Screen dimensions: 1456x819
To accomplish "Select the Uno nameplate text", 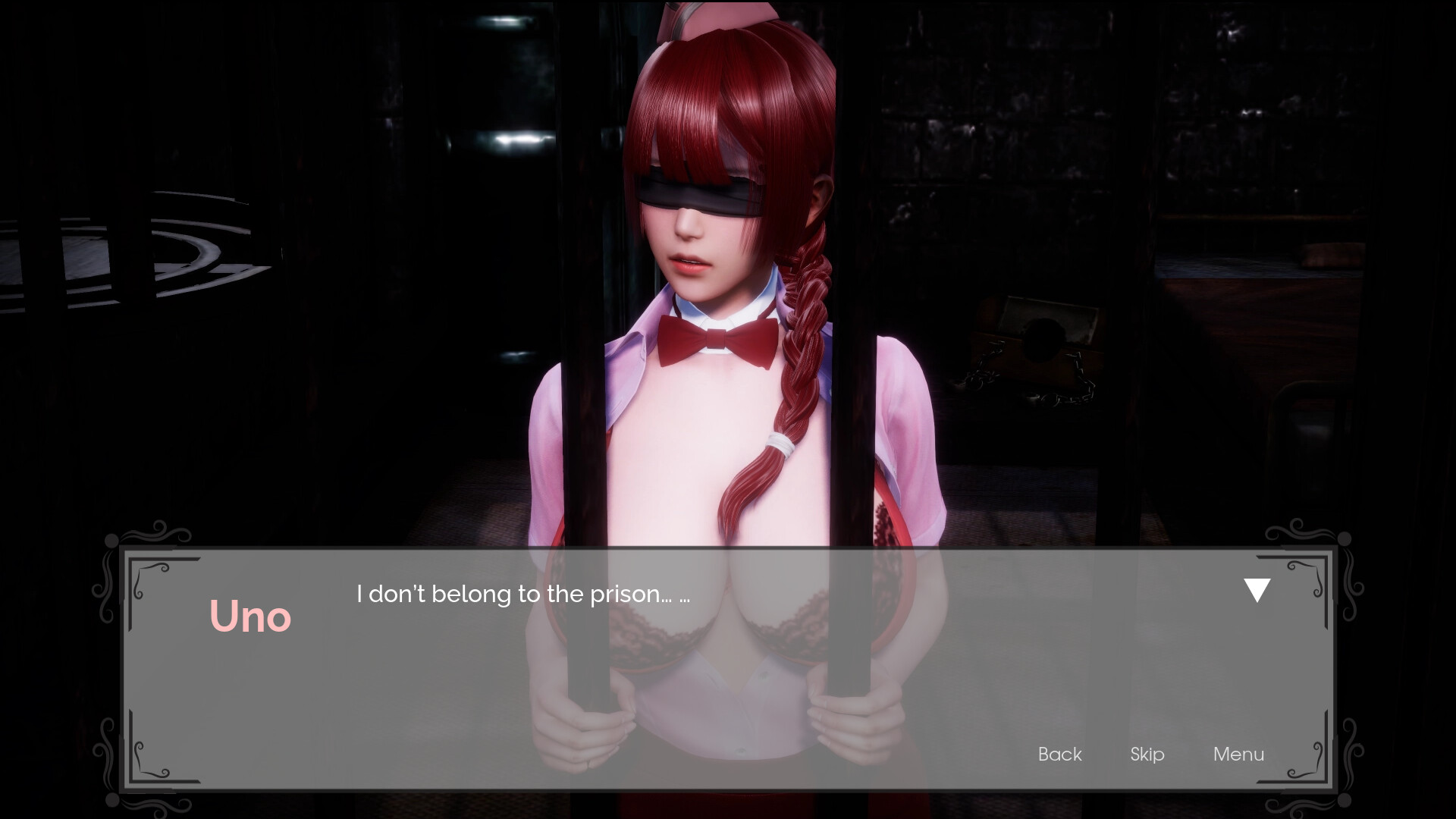I will coord(251,617).
